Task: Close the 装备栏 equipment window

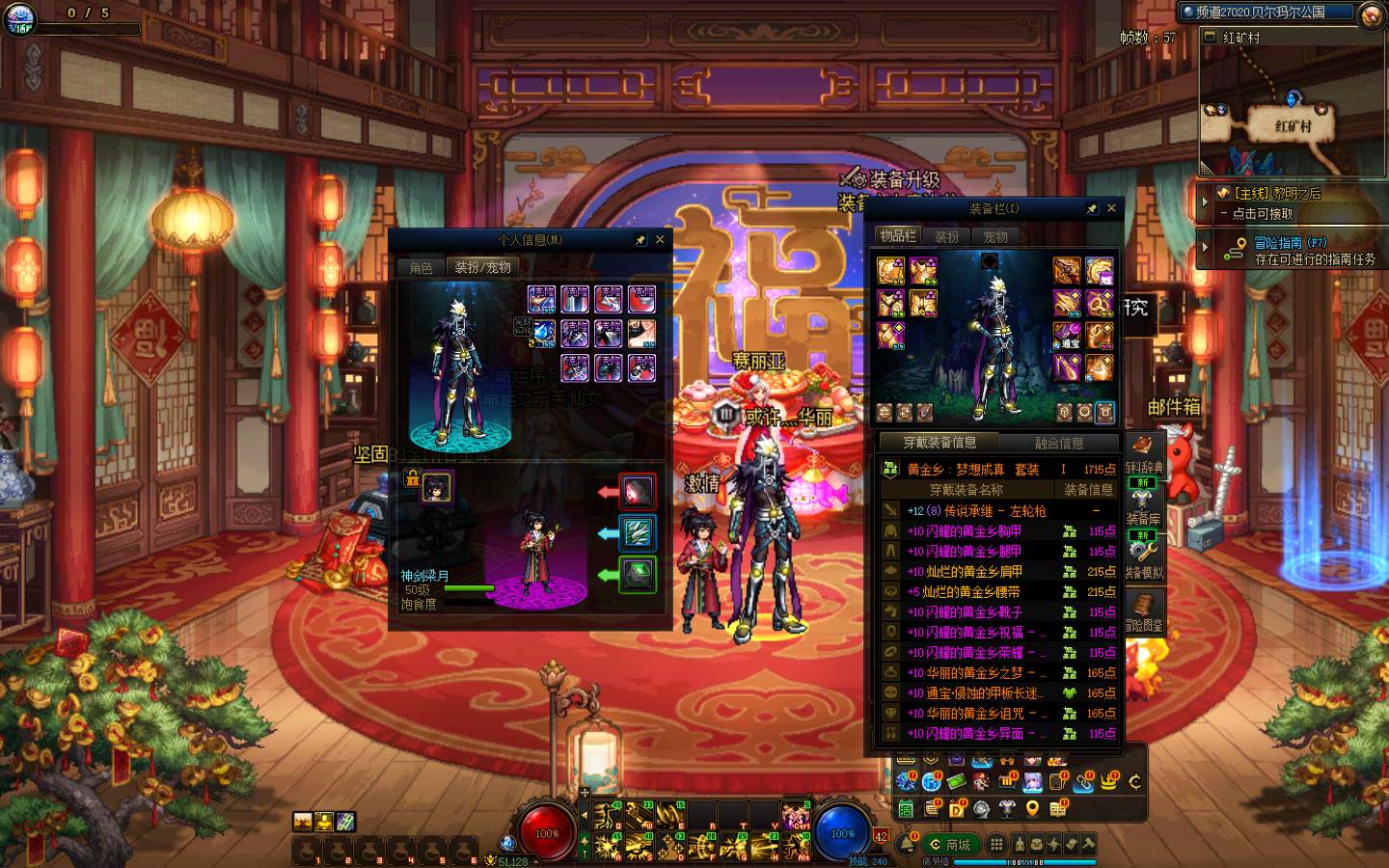Action: (x=1111, y=208)
